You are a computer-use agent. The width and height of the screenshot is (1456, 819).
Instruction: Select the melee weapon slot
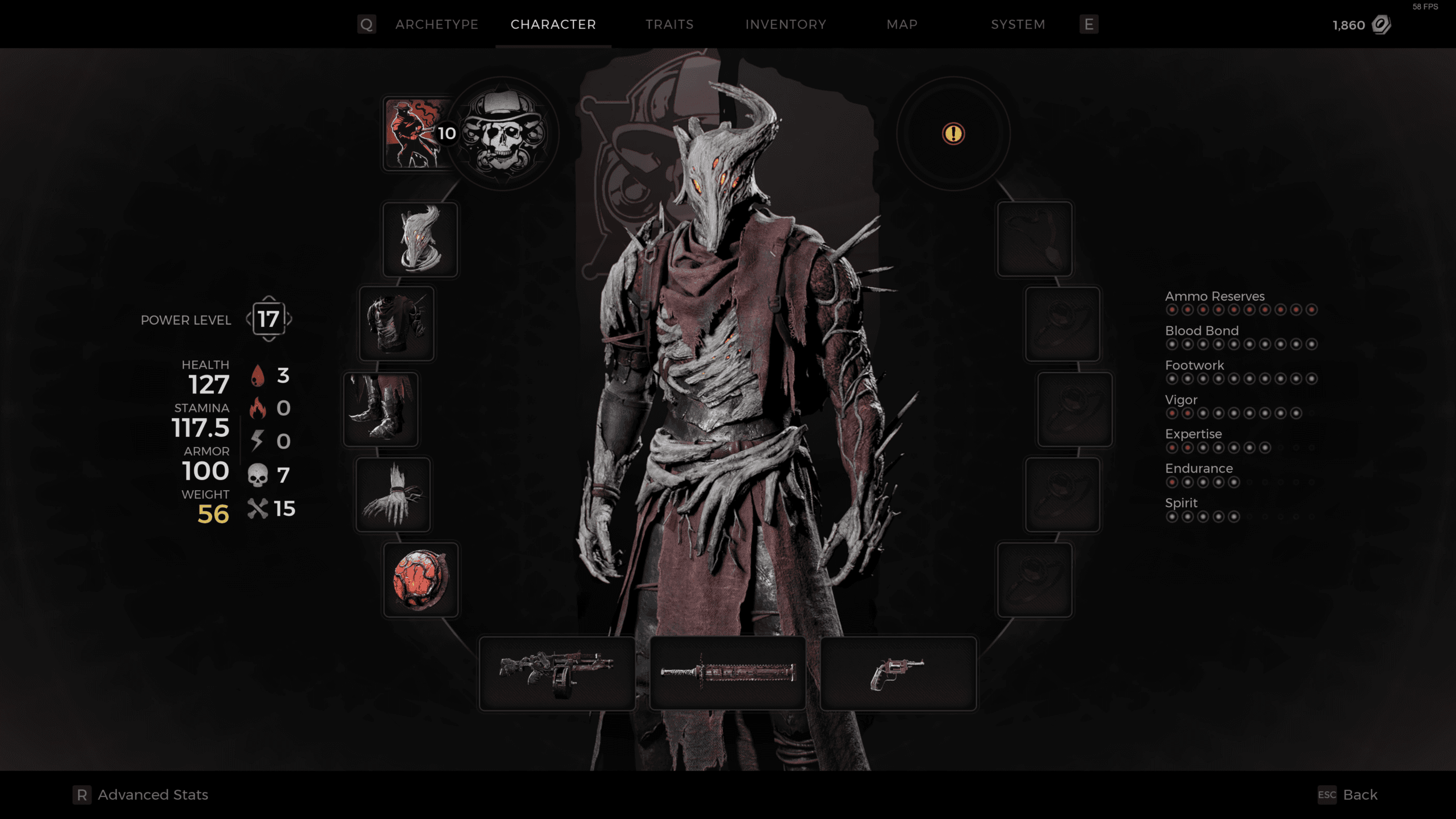pyautogui.click(x=727, y=673)
